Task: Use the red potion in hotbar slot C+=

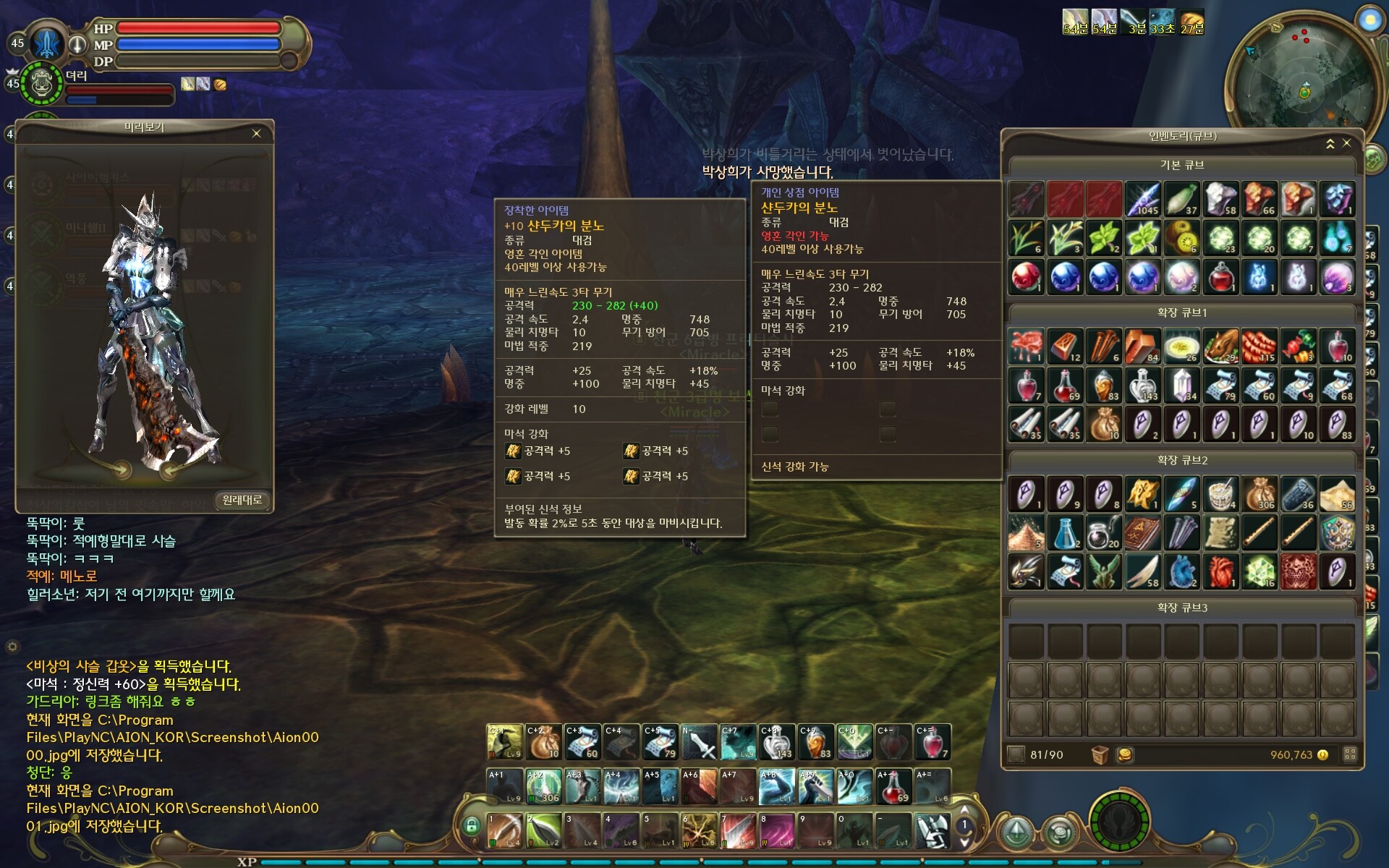Action: [932, 742]
